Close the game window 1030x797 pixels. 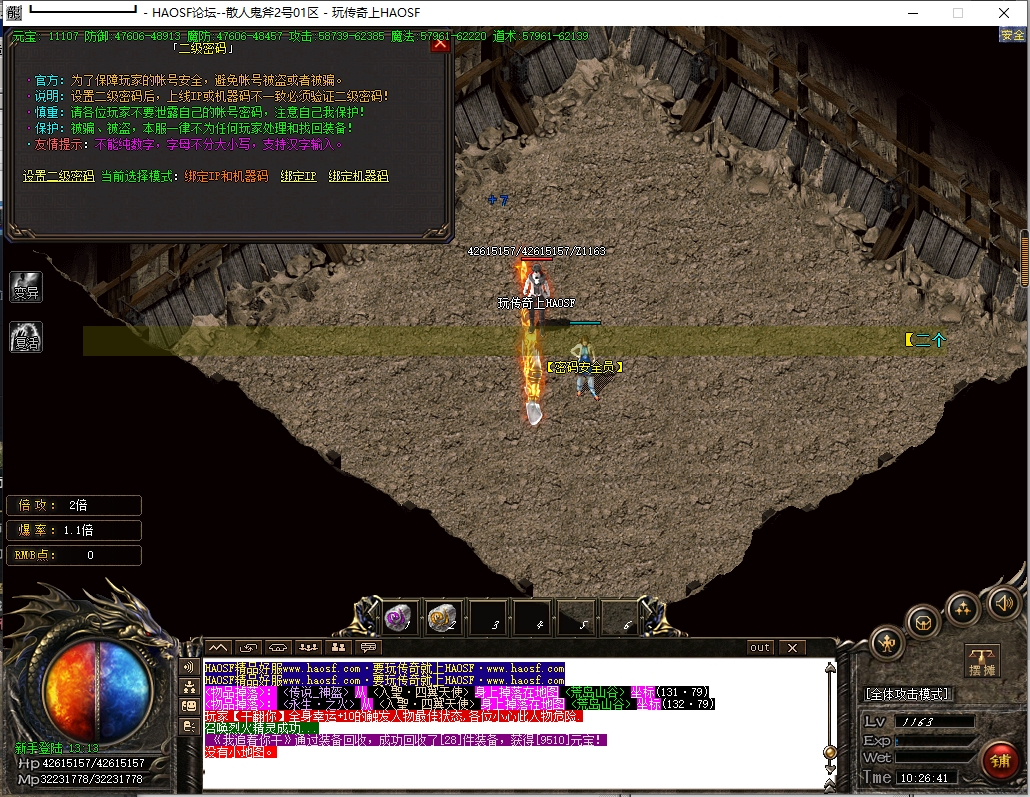[x=1003, y=13]
